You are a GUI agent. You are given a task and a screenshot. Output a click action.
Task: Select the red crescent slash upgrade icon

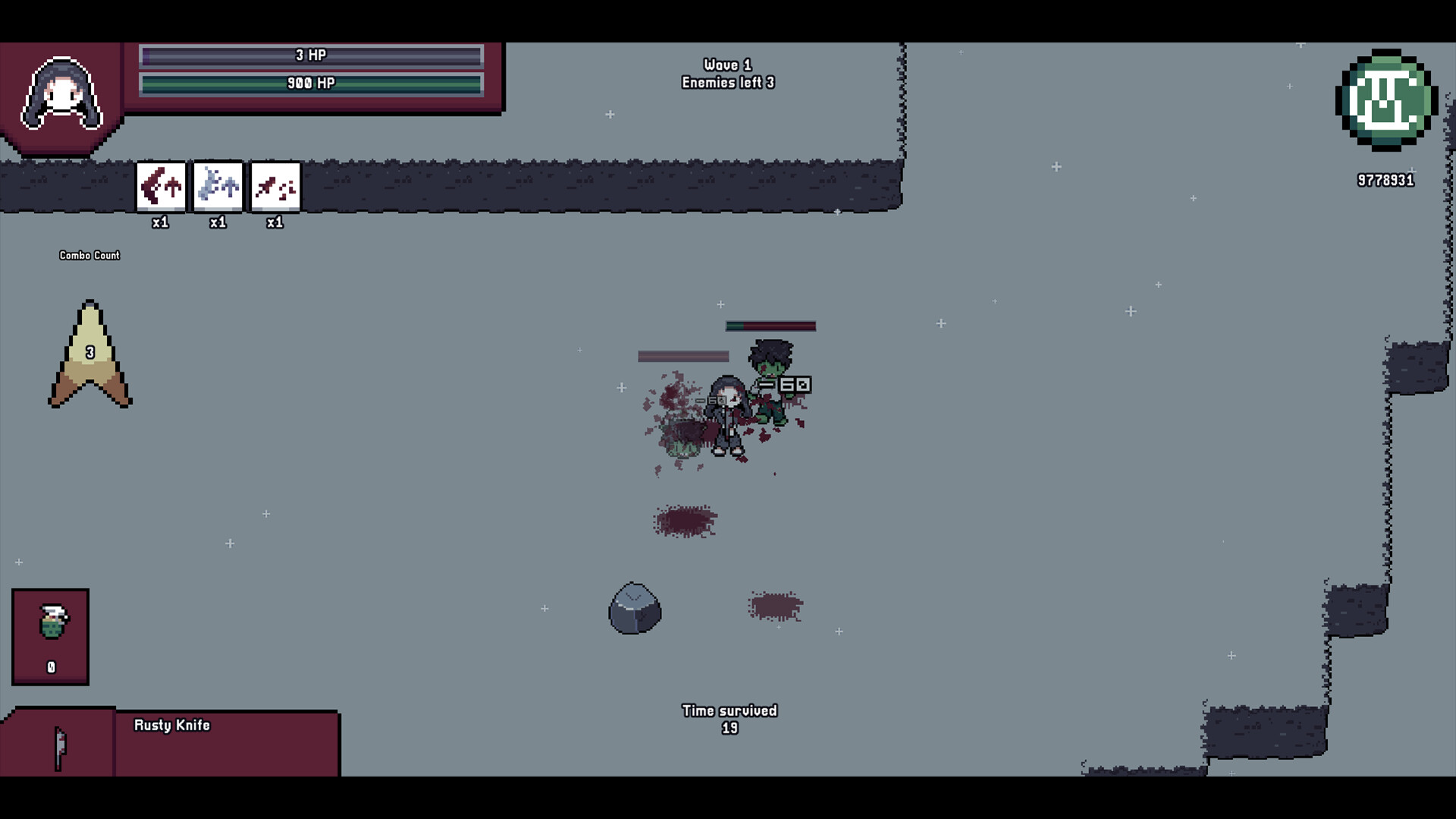pyautogui.click(x=161, y=186)
